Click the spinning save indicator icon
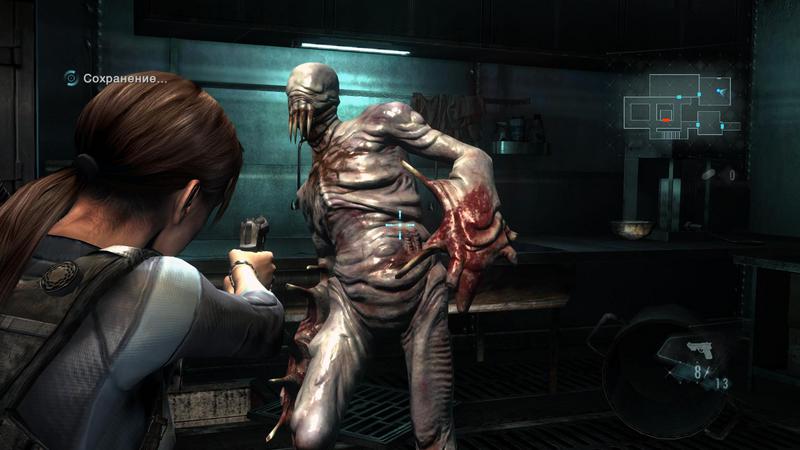Screen dimensions: 800x450 71,77
